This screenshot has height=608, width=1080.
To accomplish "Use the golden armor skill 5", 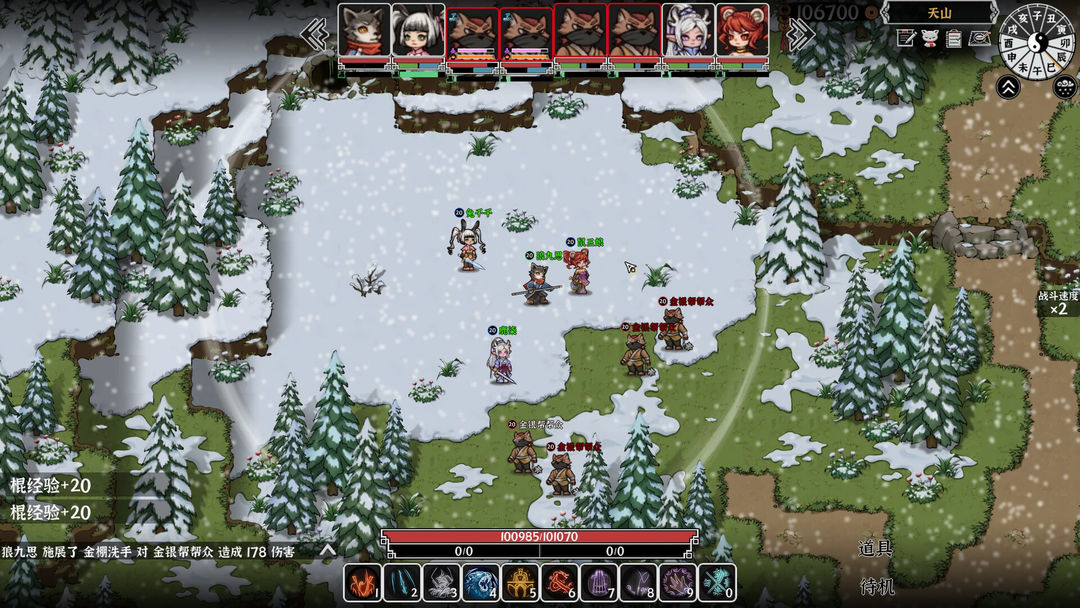I will pos(520,582).
